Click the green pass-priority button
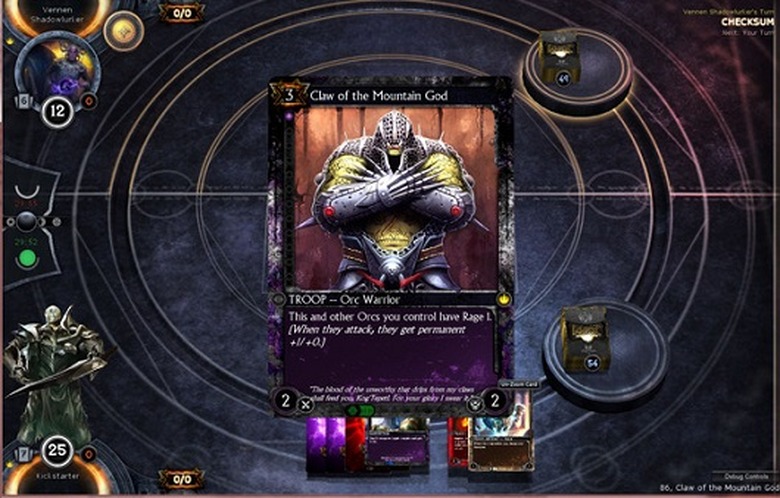The image size is (780, 498). (28, 259)
